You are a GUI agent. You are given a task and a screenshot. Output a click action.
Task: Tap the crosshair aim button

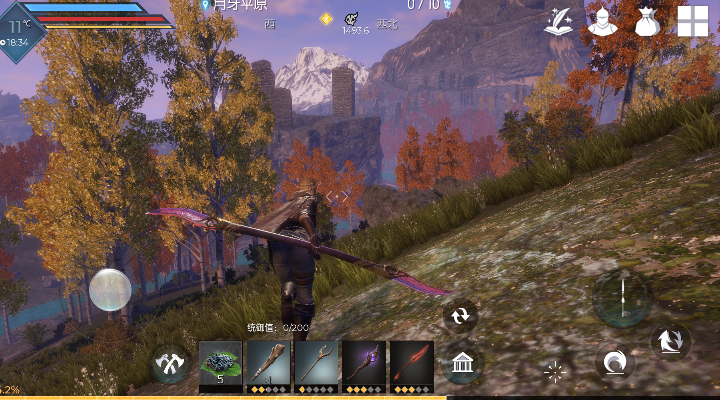coord(554,373)
